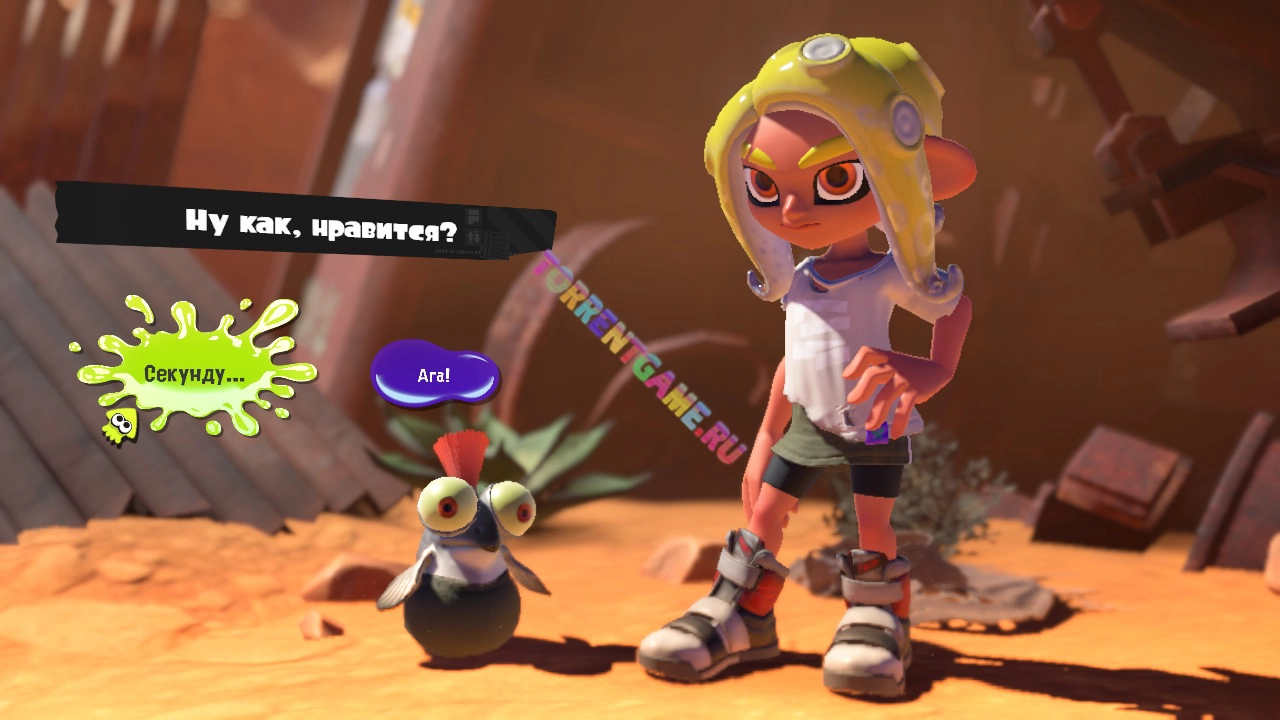Choose the green "Секунду..." reply
This screenshot has width=1280, height=720.
coord(194,375)
